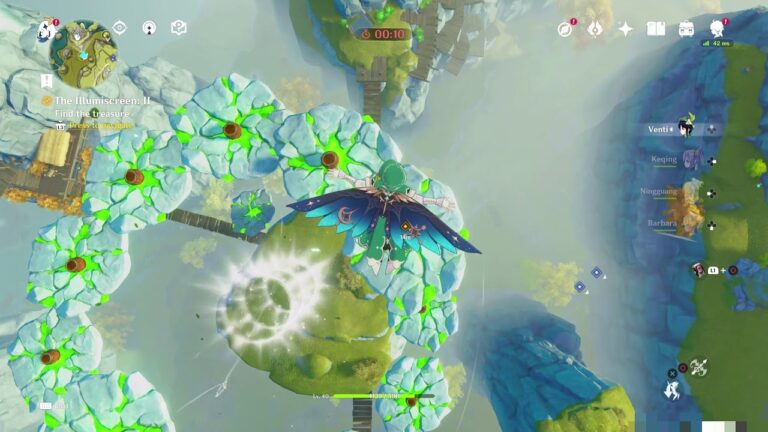
Task: Open the wish star icon
Action: pyautogui.click(x=626, y=29)
